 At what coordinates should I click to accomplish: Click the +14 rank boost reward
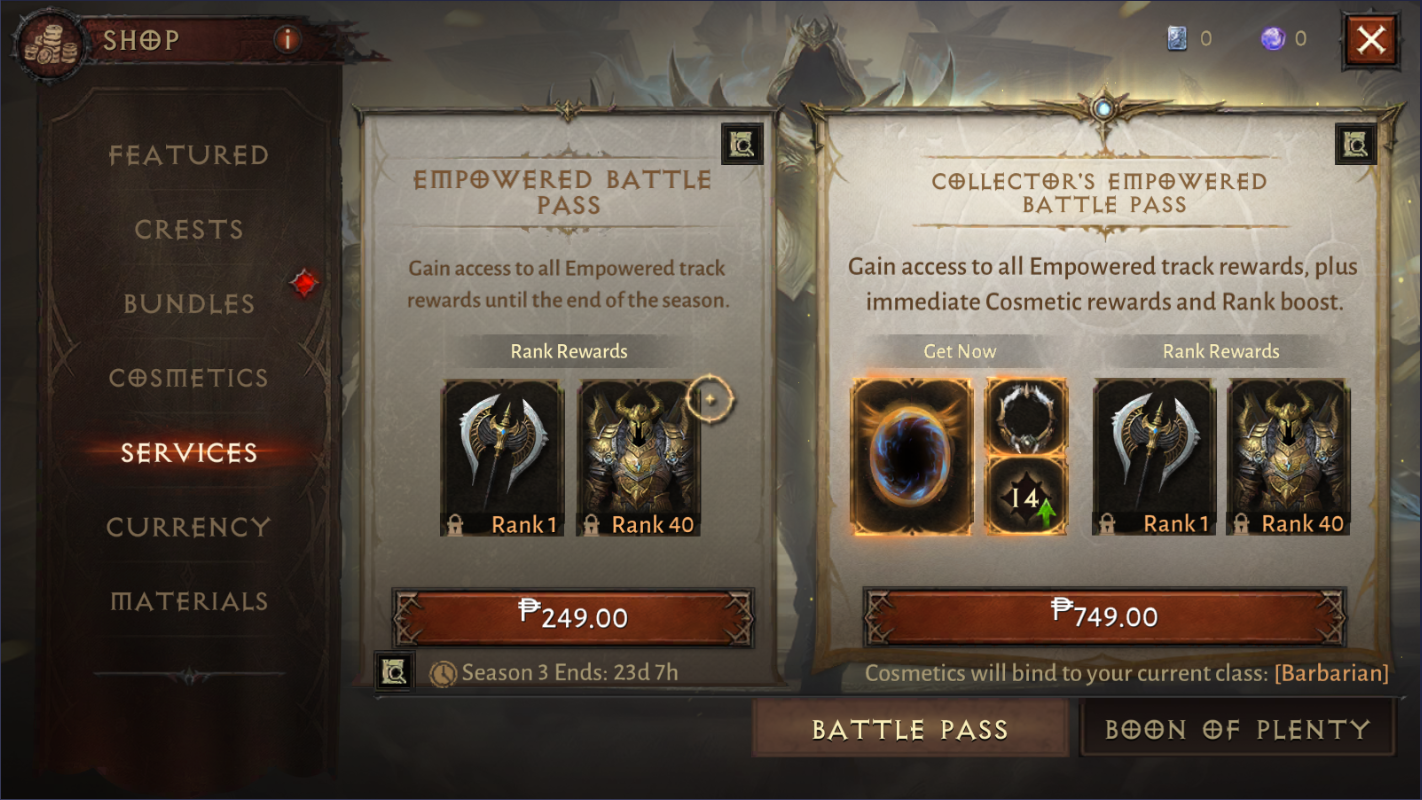1026,496
